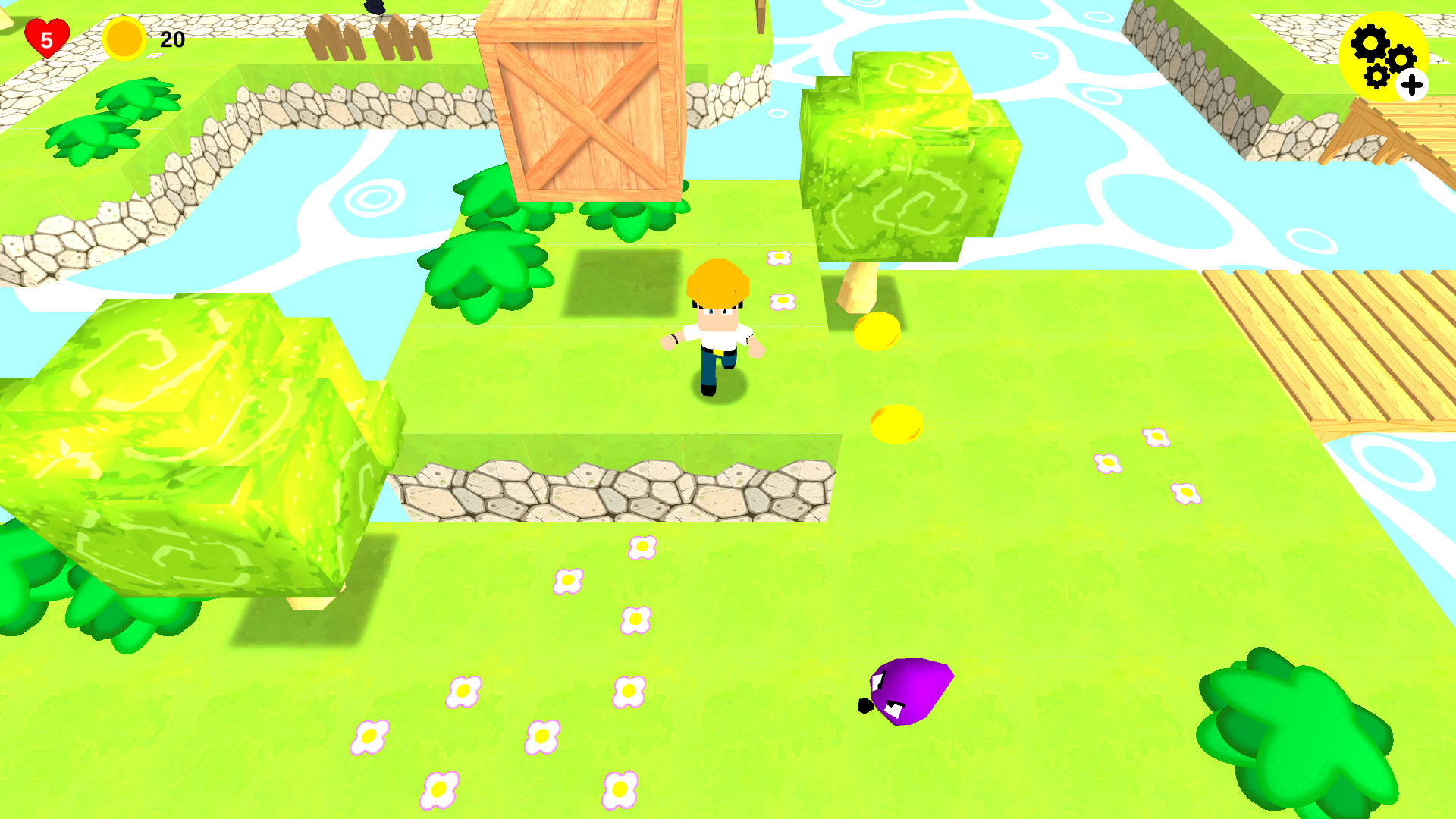The width and height of the screenshot is (1456, 819).
Task: Click the plus badge on the settings button
Action: click(x=1412, y=85)
